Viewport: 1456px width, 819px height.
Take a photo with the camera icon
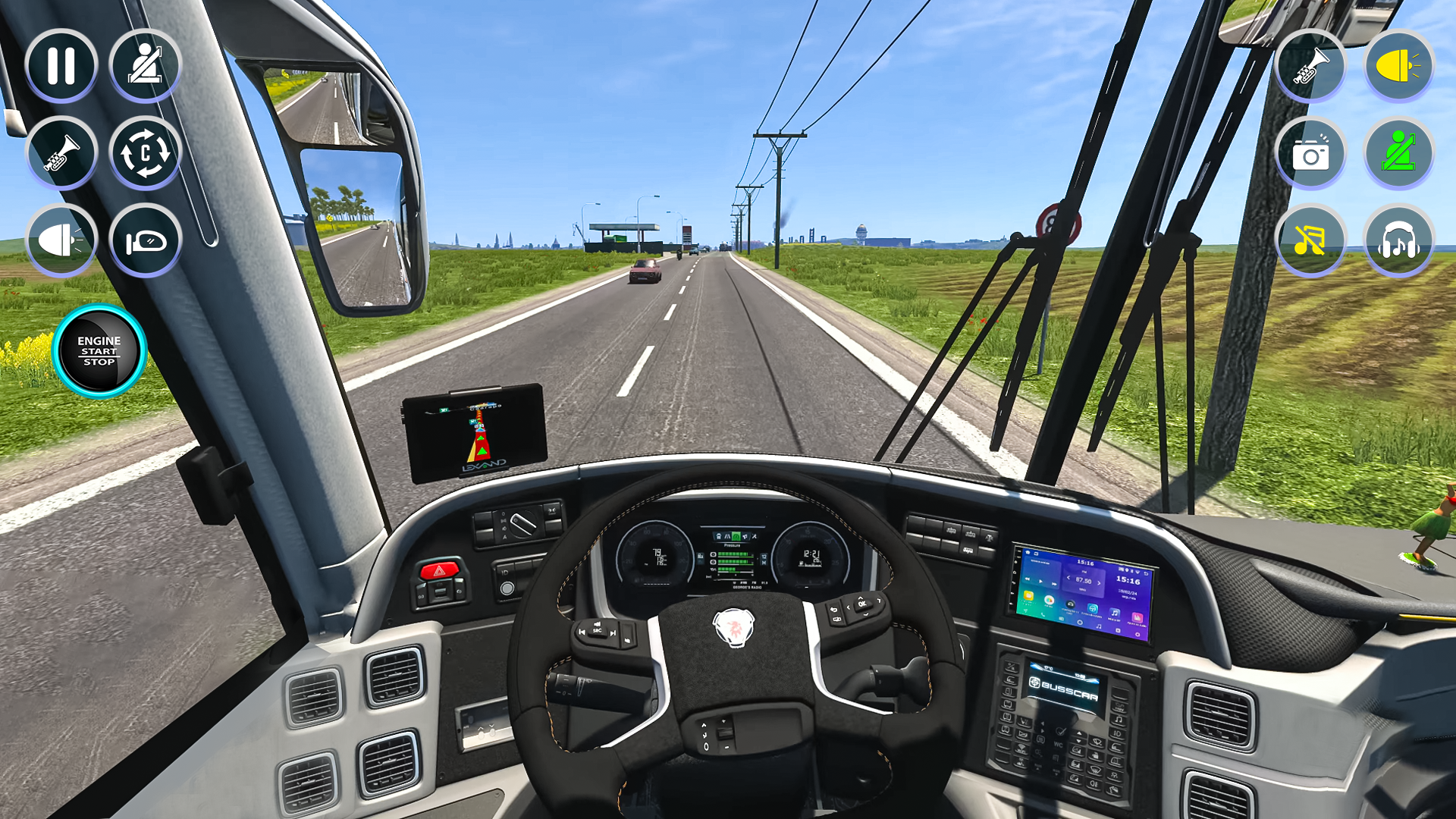coord(1310,154)
